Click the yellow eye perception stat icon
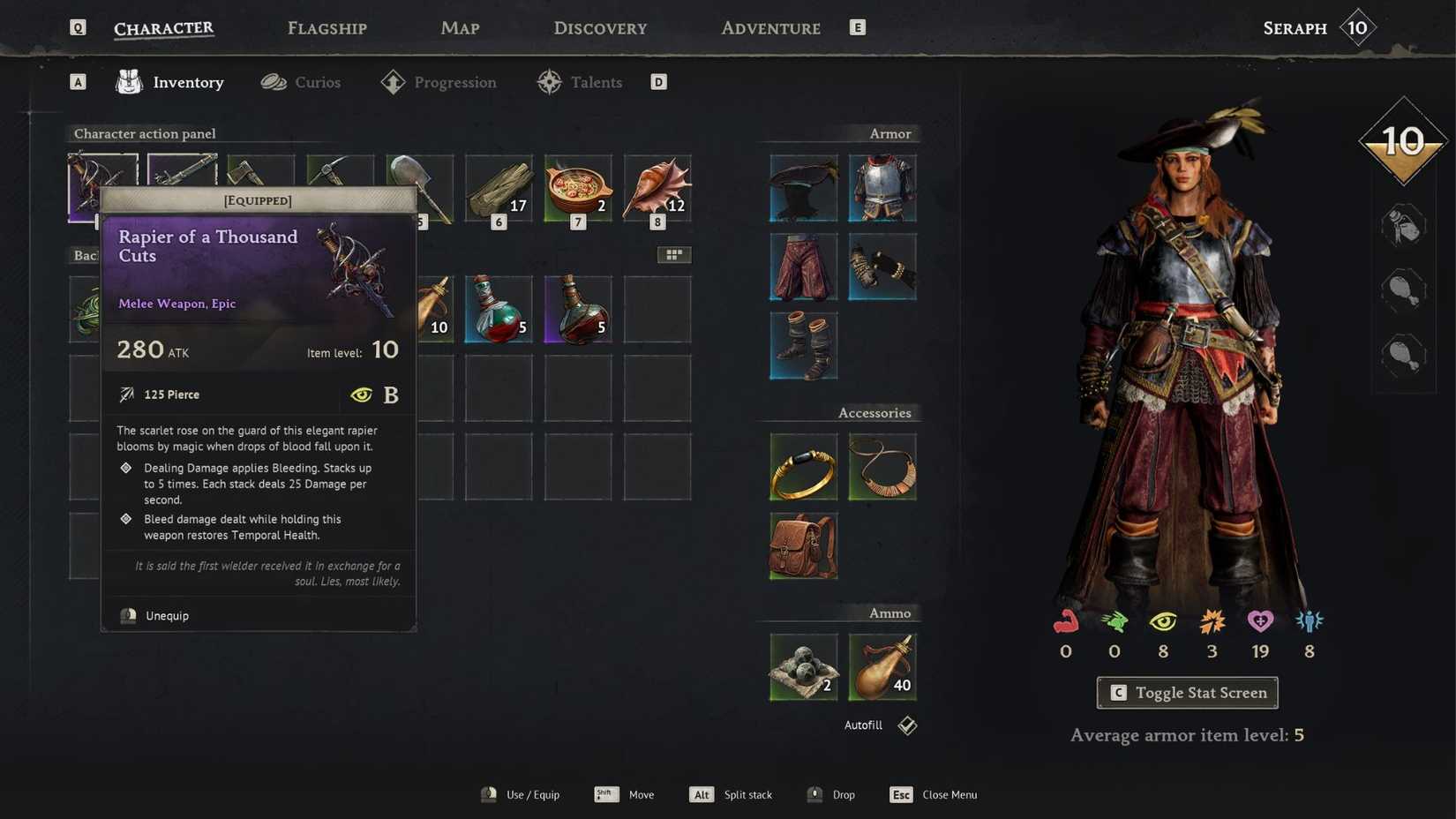Viewport: 1456px width, 819px height. (1163, 622)
